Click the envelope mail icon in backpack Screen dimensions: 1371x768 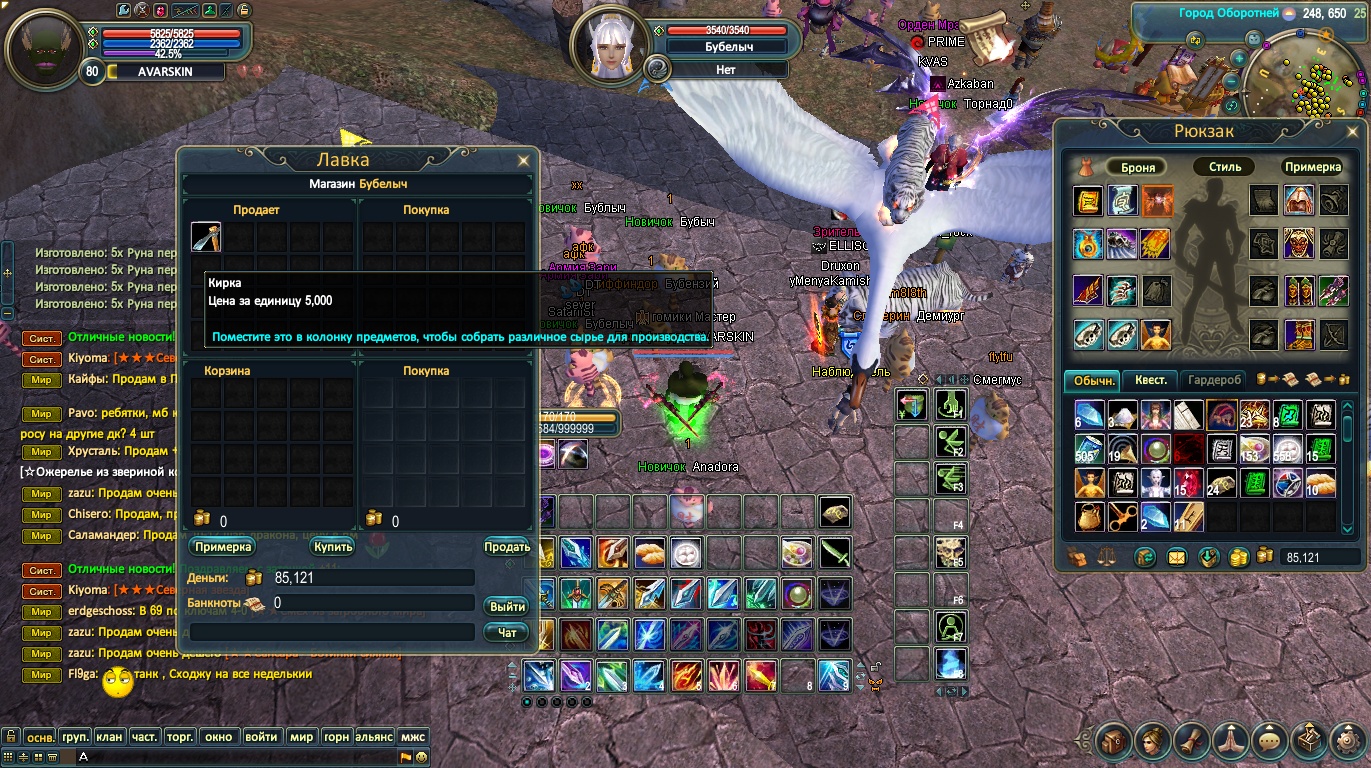pyautogui.click(x=1177, y=557)
